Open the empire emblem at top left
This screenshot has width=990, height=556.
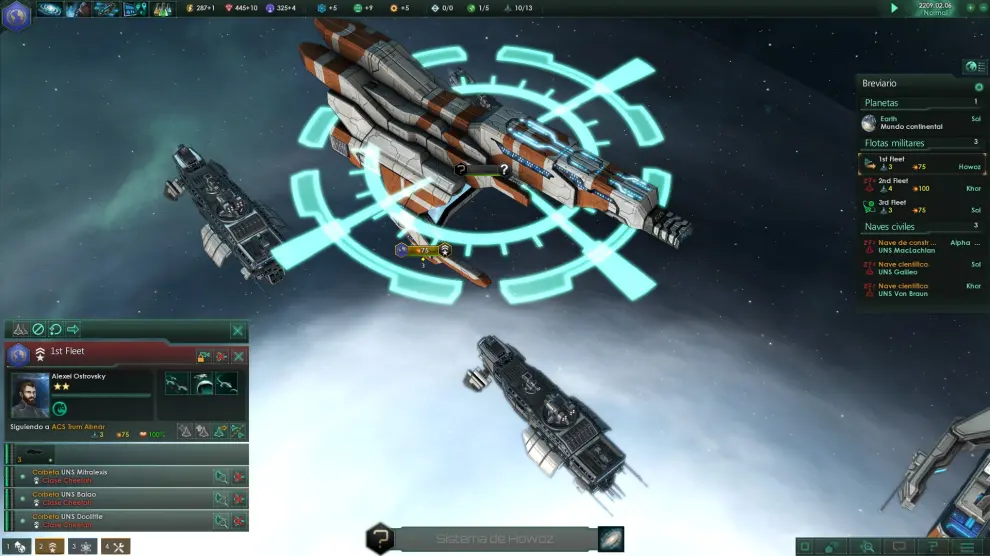tap(15, 14)
